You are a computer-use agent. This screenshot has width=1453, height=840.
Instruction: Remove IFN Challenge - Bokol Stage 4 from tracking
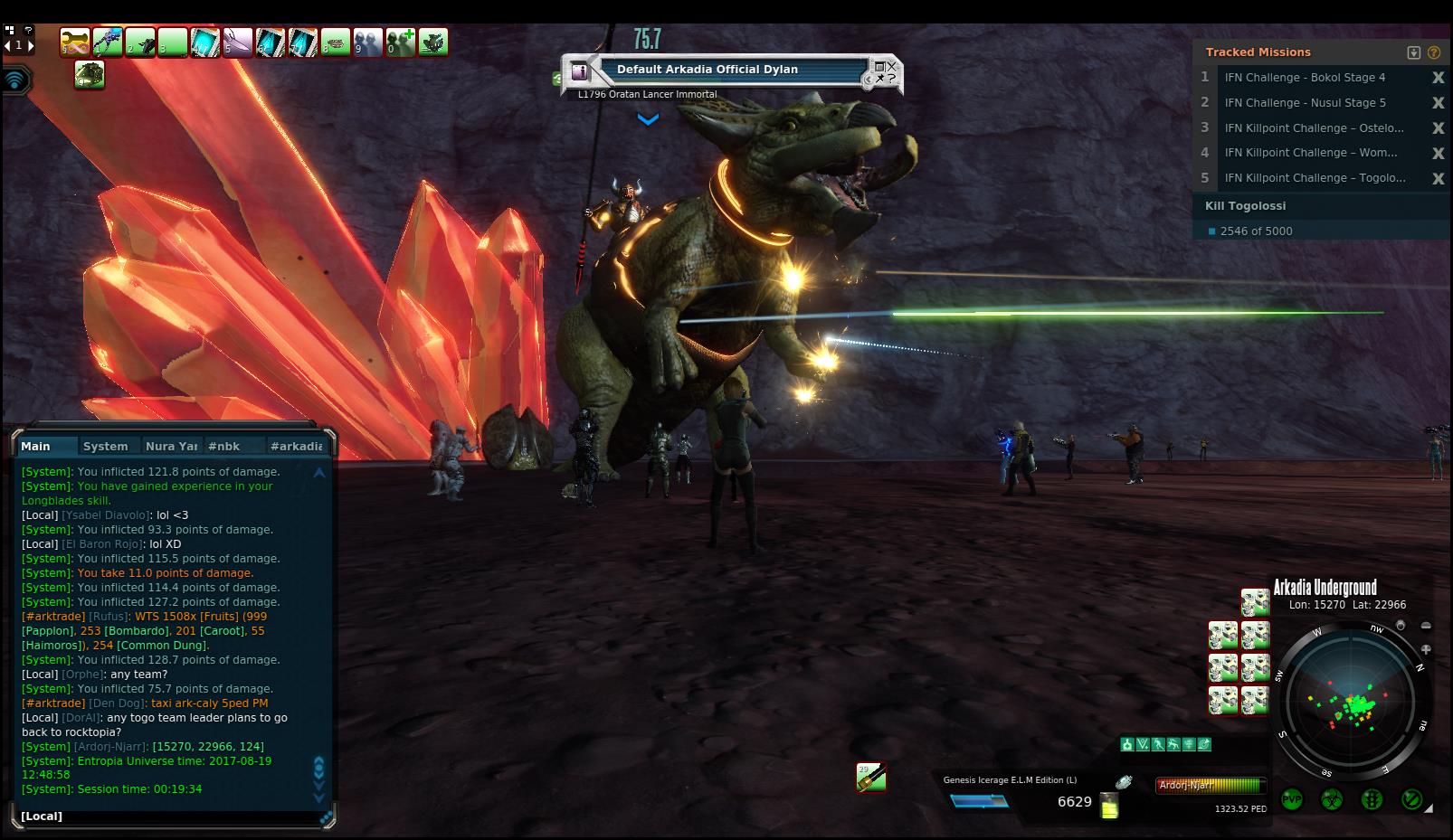point(1438,78)
